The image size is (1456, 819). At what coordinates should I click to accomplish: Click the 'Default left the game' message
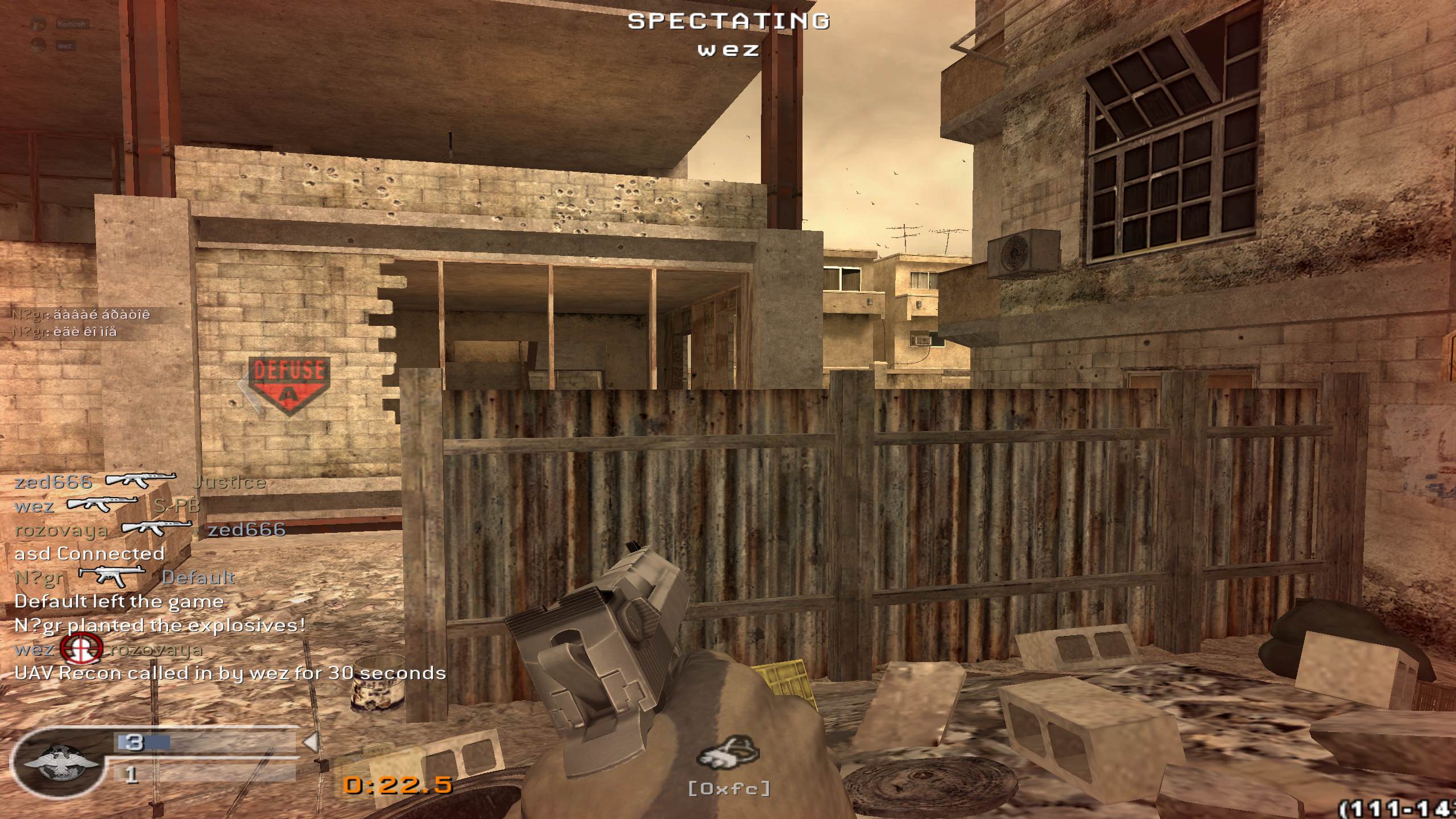tap(119, 601)
